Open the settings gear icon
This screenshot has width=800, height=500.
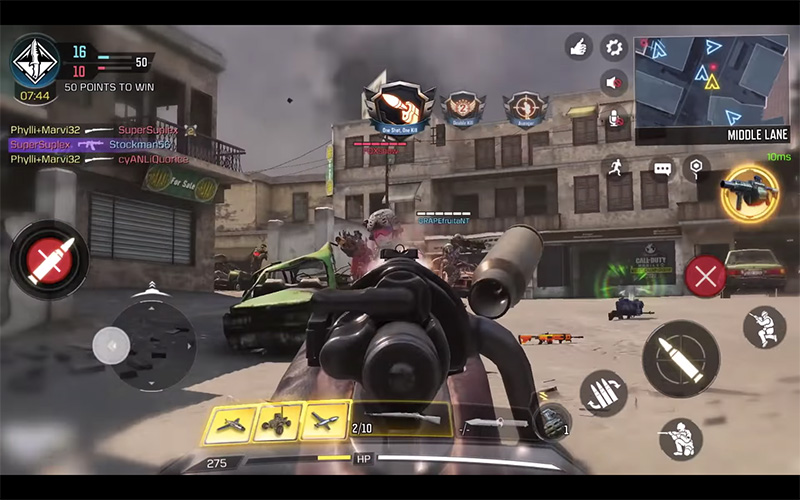tap(613, 46)
